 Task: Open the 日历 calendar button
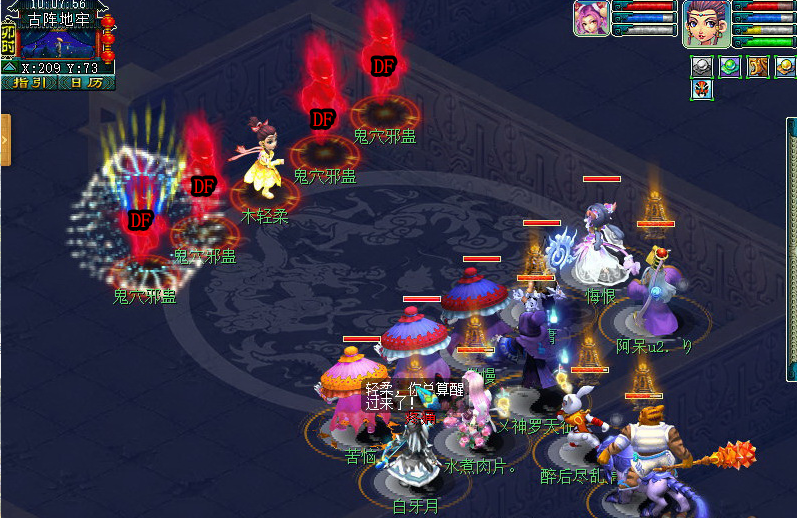pos(86,83)
